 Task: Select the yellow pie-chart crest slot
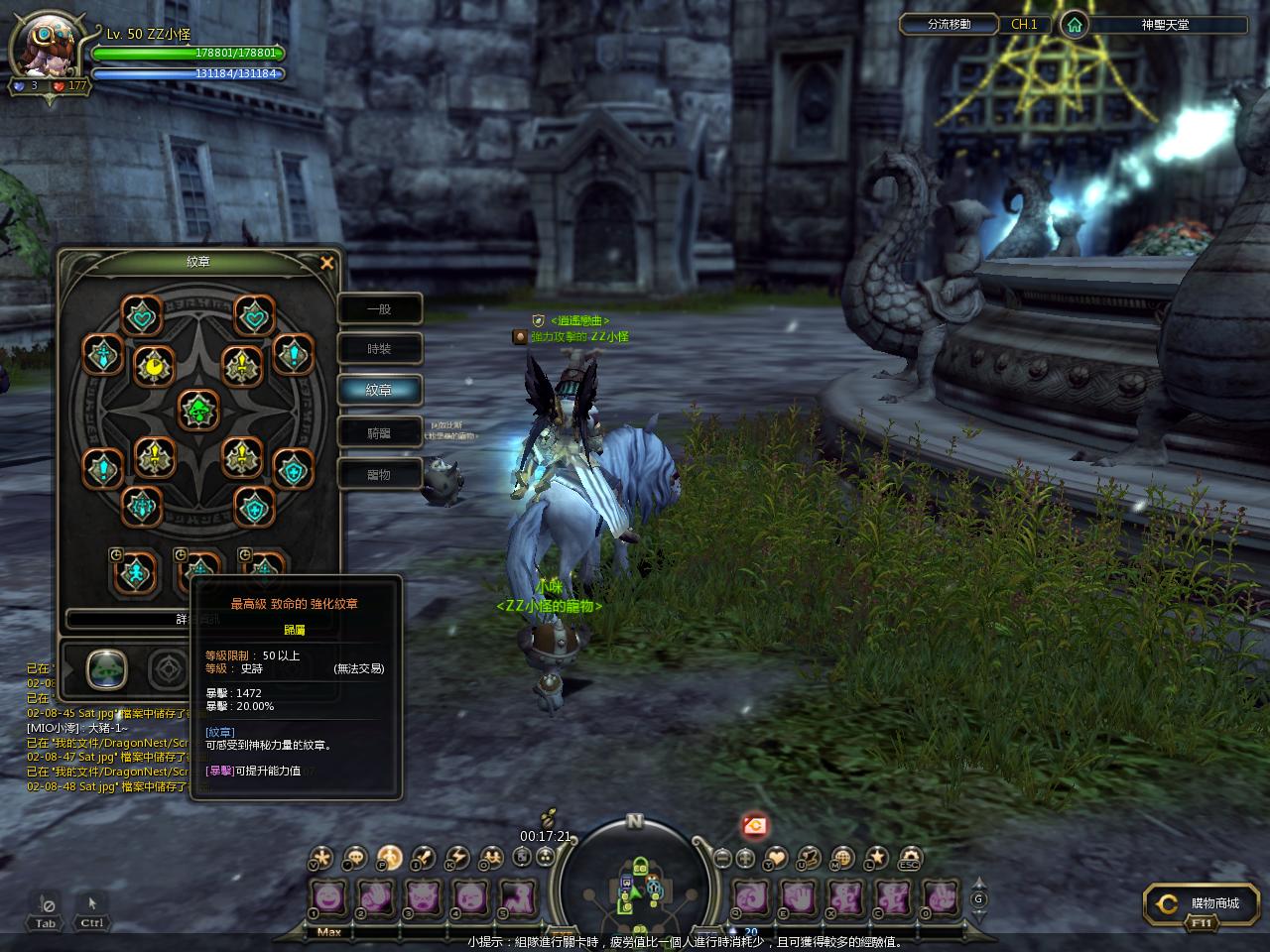[x=155, y=367]
